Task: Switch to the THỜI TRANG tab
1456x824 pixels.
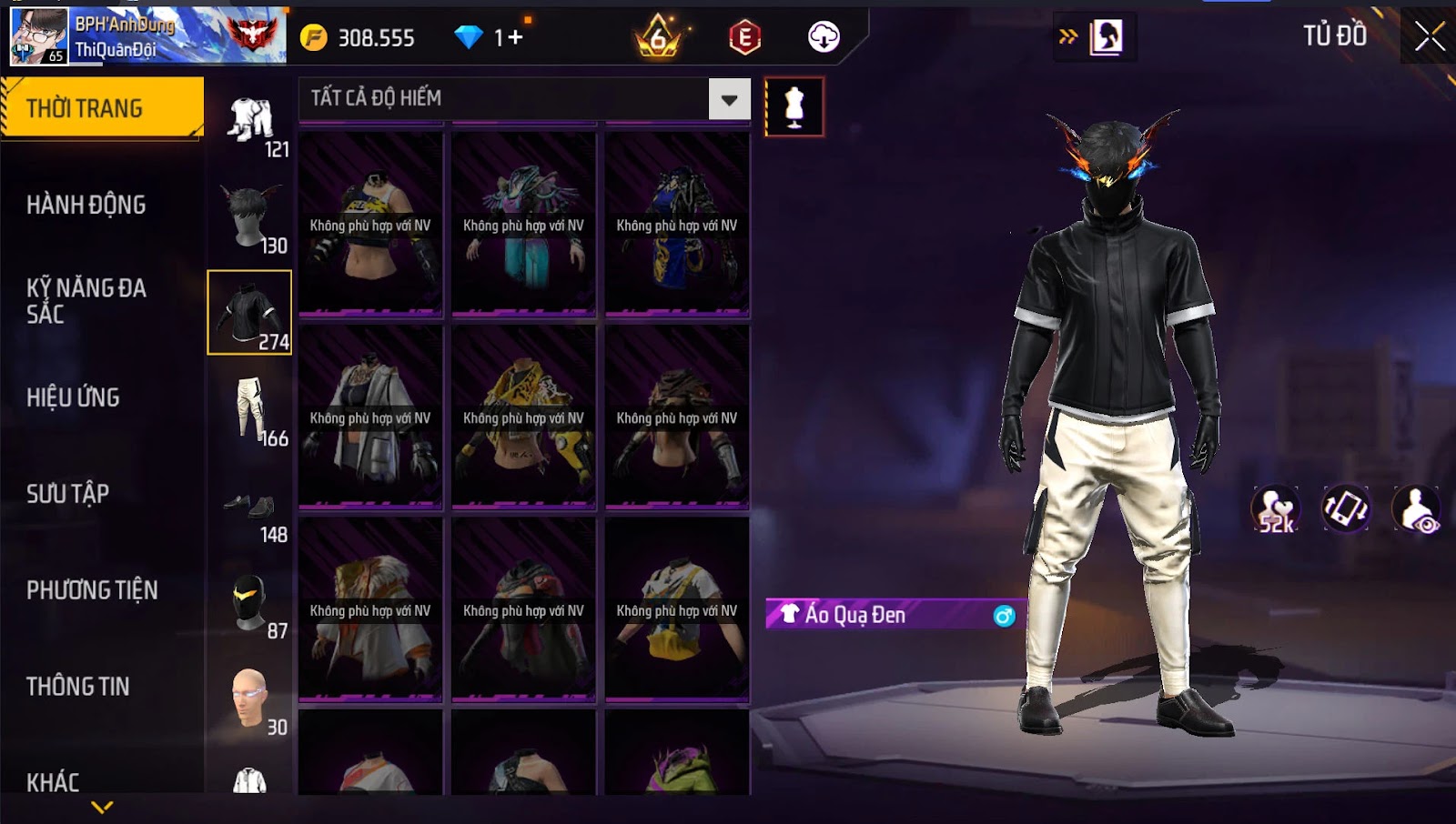Action: coord(101,108)
